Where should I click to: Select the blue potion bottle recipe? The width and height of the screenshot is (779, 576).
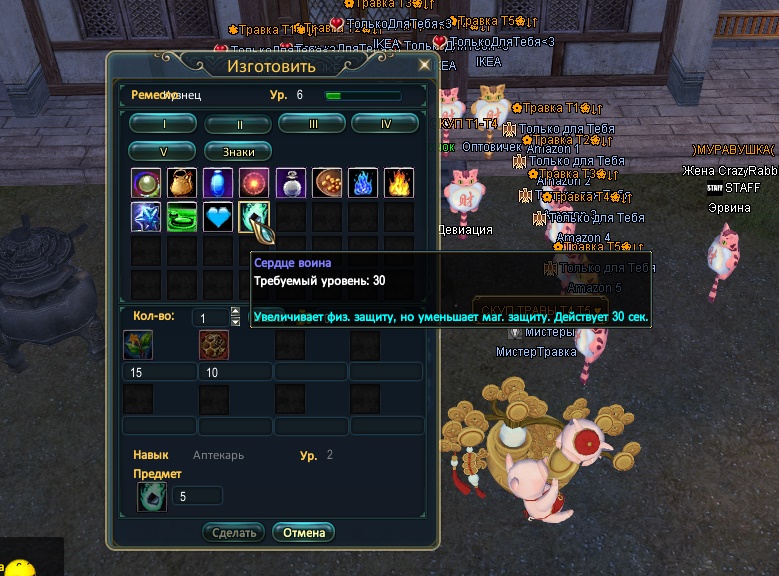click(218, 182)
